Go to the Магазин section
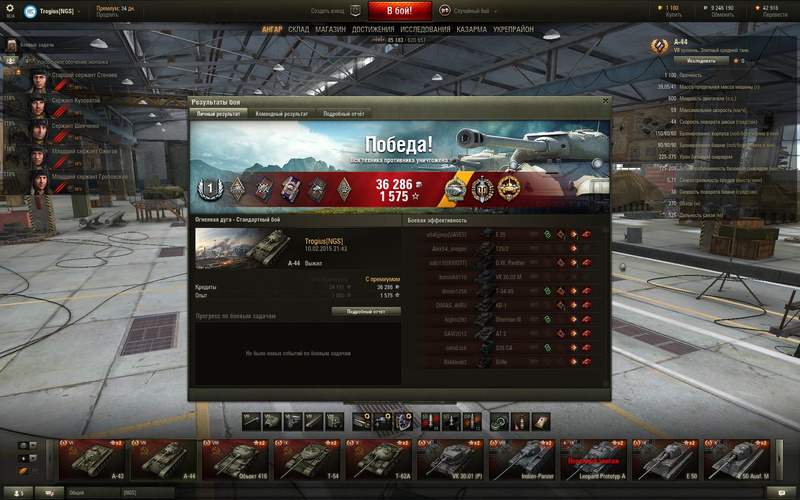Screen dimensions: 800x500 331,30
